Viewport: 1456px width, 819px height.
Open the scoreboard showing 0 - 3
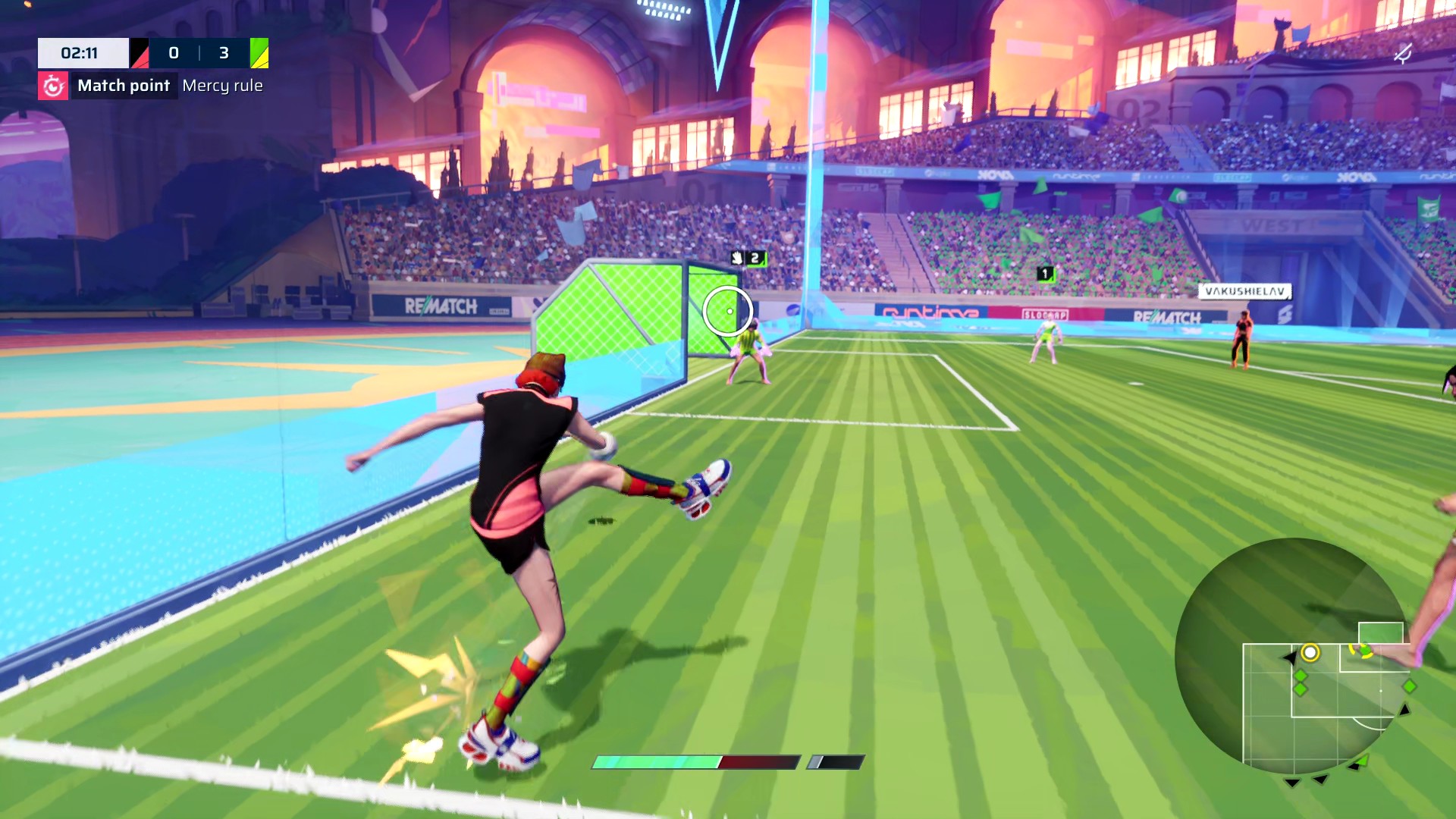(199, 53)
